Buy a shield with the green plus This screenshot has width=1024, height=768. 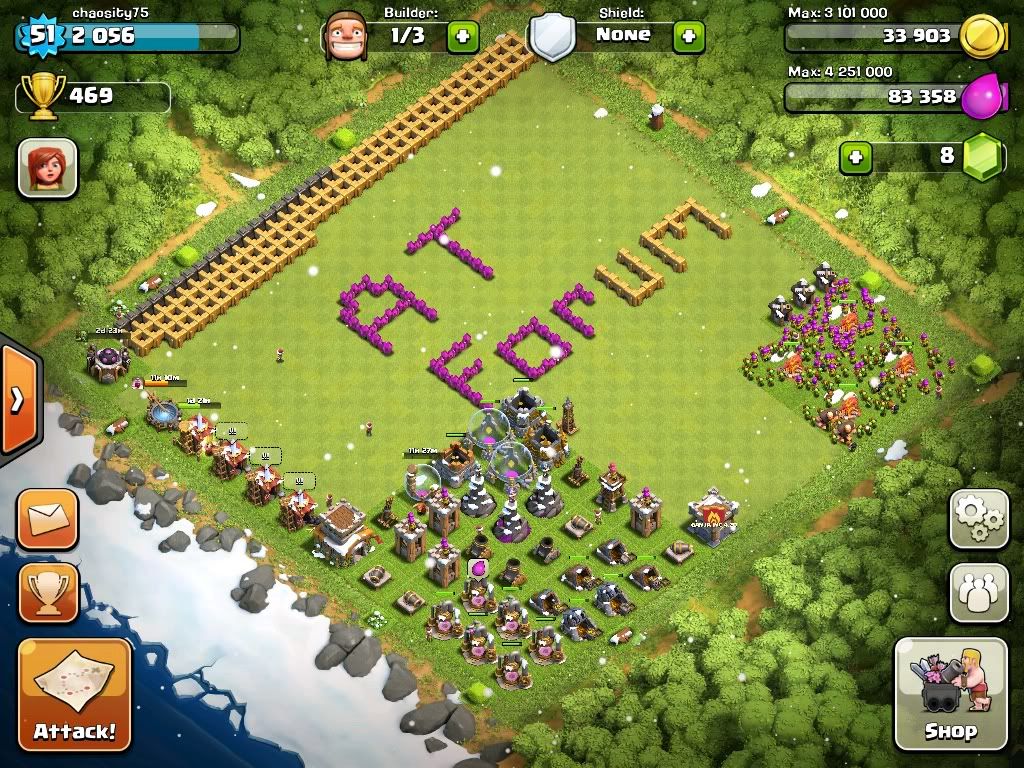(688, 37)
